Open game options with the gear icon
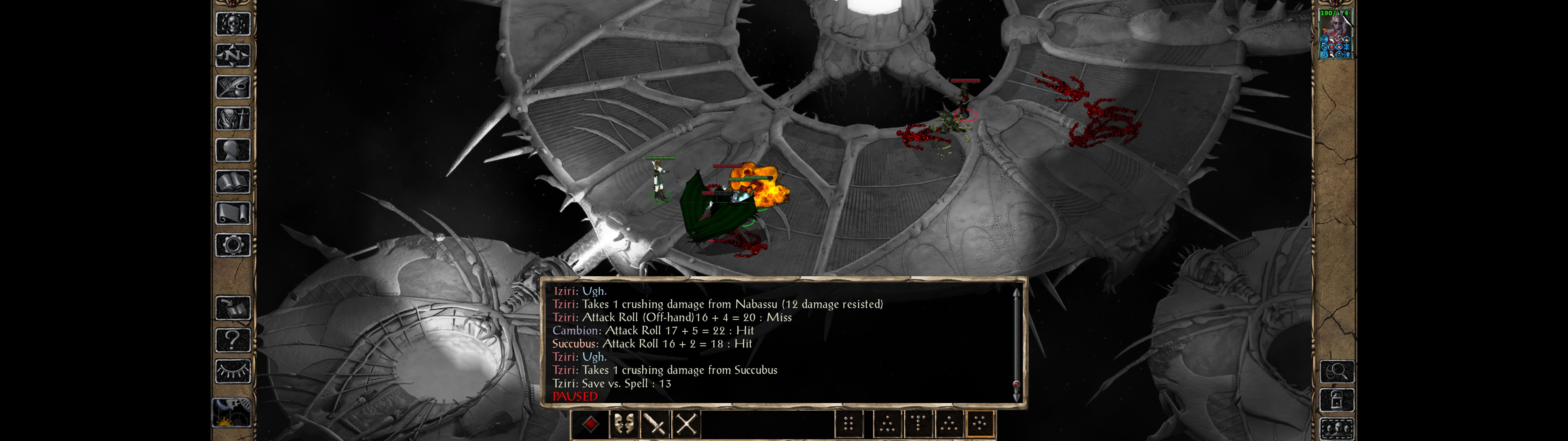This screenshot has width=1568, height=441. tap(233, 246)
